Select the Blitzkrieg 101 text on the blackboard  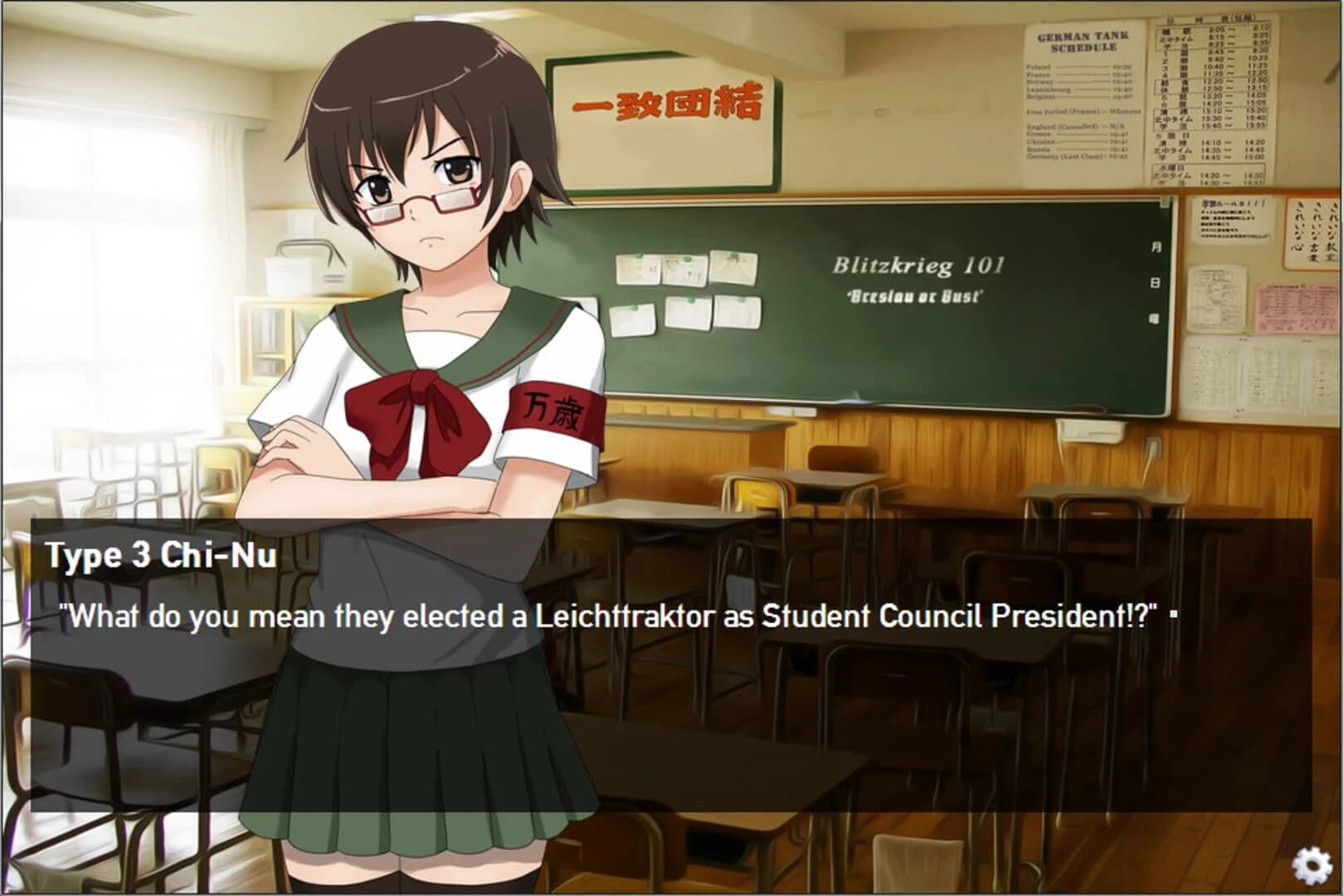(916, 265)
